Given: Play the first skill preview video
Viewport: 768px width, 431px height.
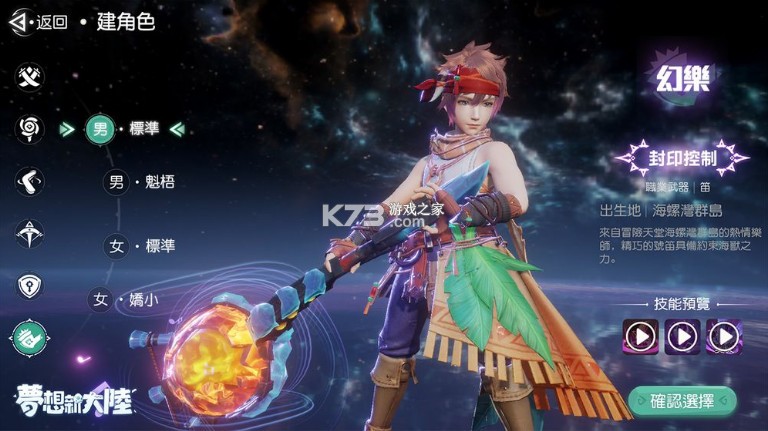Looking at the screenshot, I should (x=639, y=336).
